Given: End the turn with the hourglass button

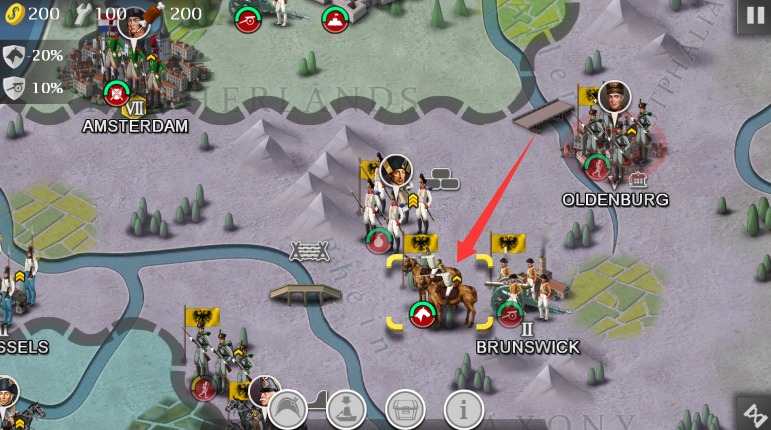Looking at the screenshot, I should (751, 412).
